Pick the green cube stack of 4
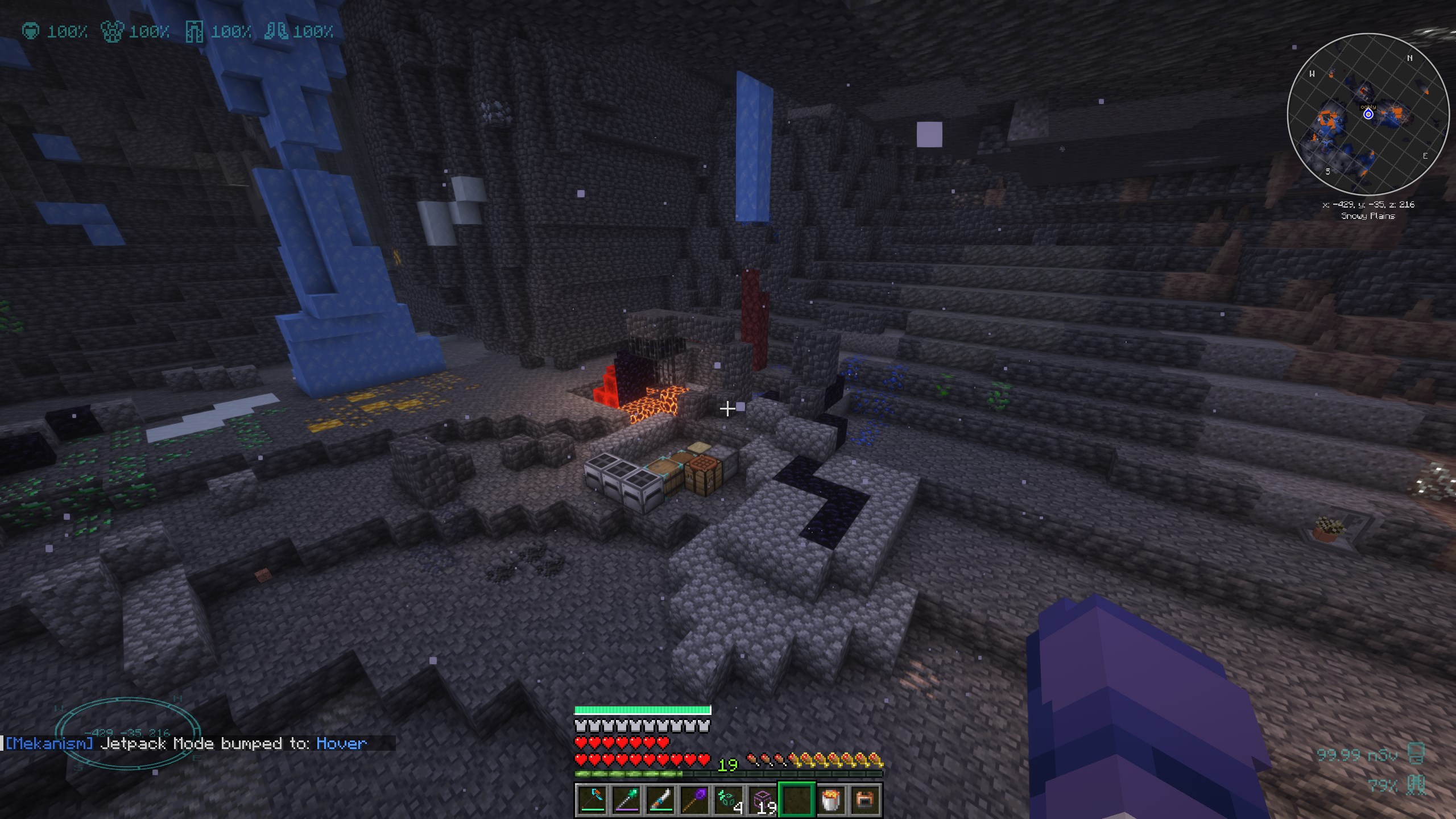This screenshot has width=1456, height=819. (x=729, y=800)
